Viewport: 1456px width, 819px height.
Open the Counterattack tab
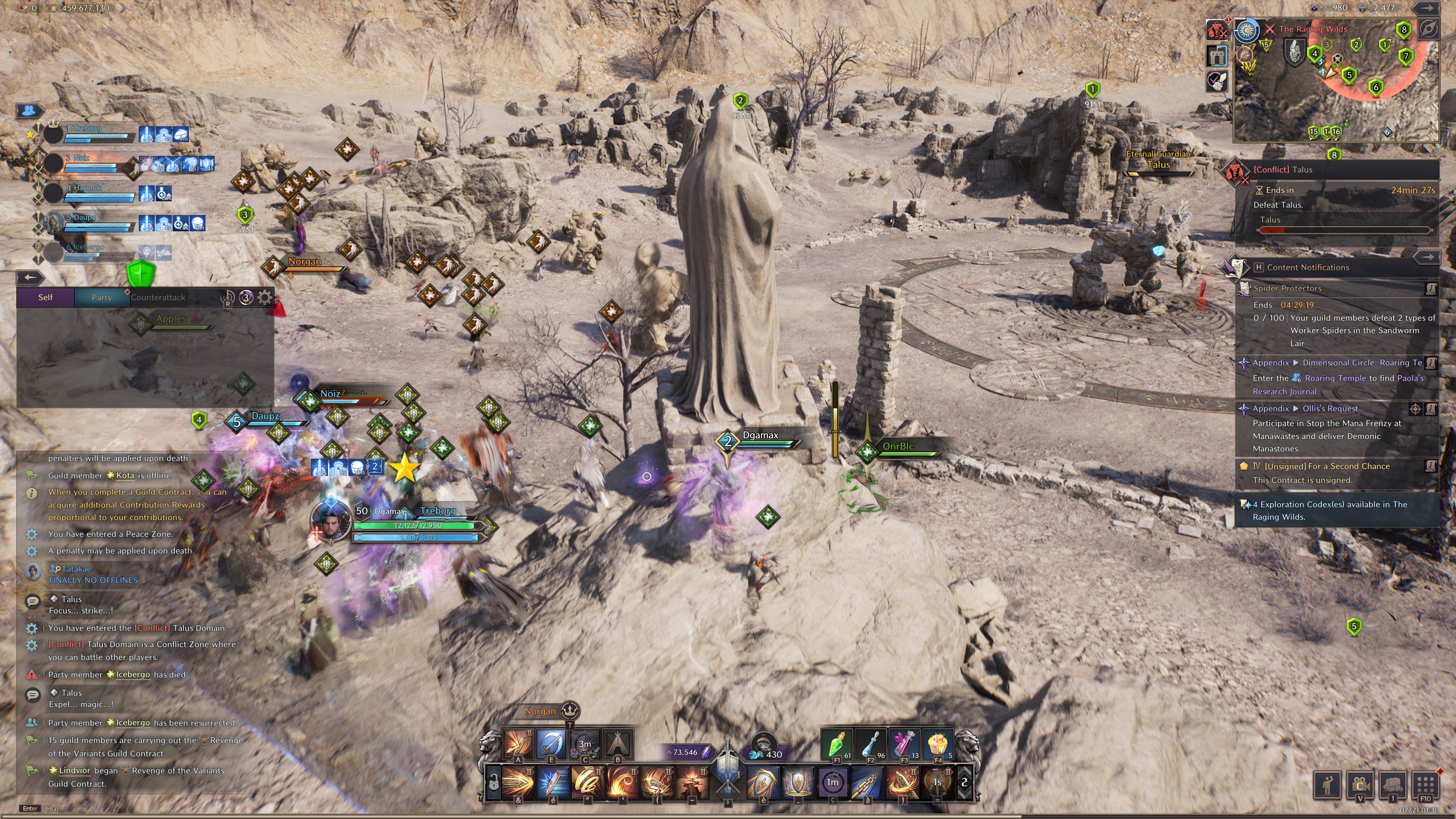[x=158, y=297]
